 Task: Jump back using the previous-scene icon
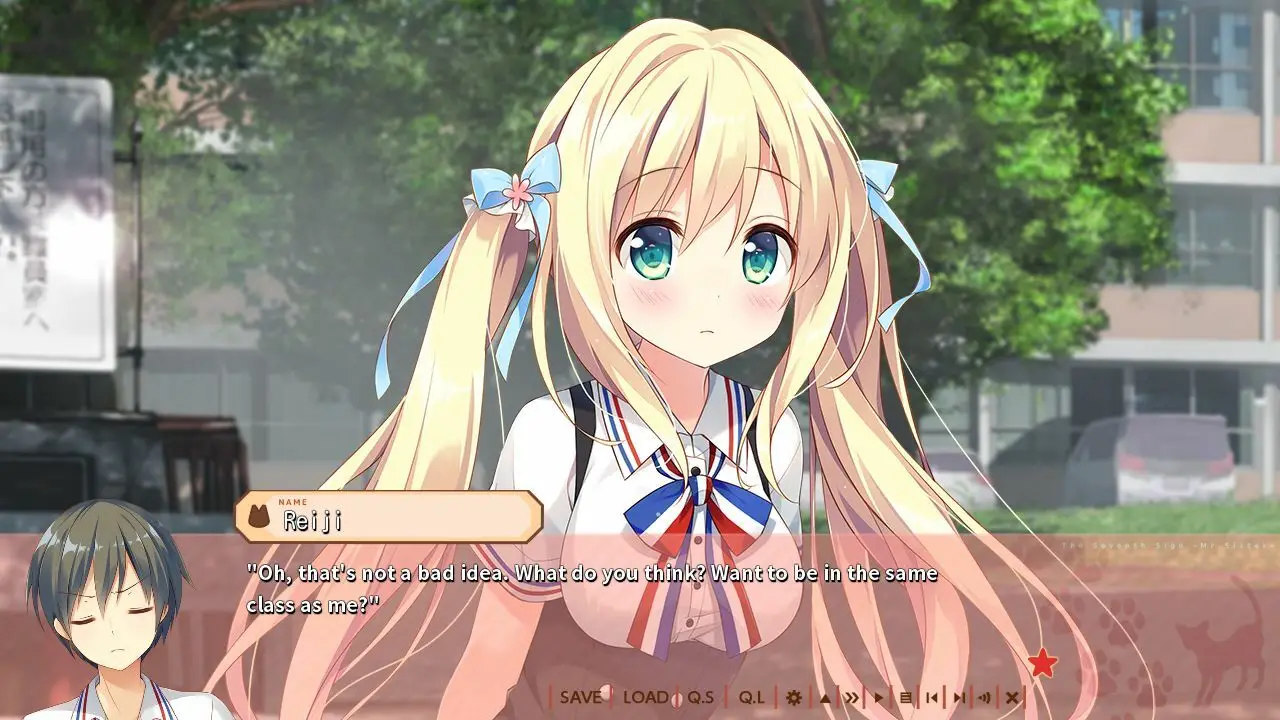pyautogui.click(x=931, y=698)
